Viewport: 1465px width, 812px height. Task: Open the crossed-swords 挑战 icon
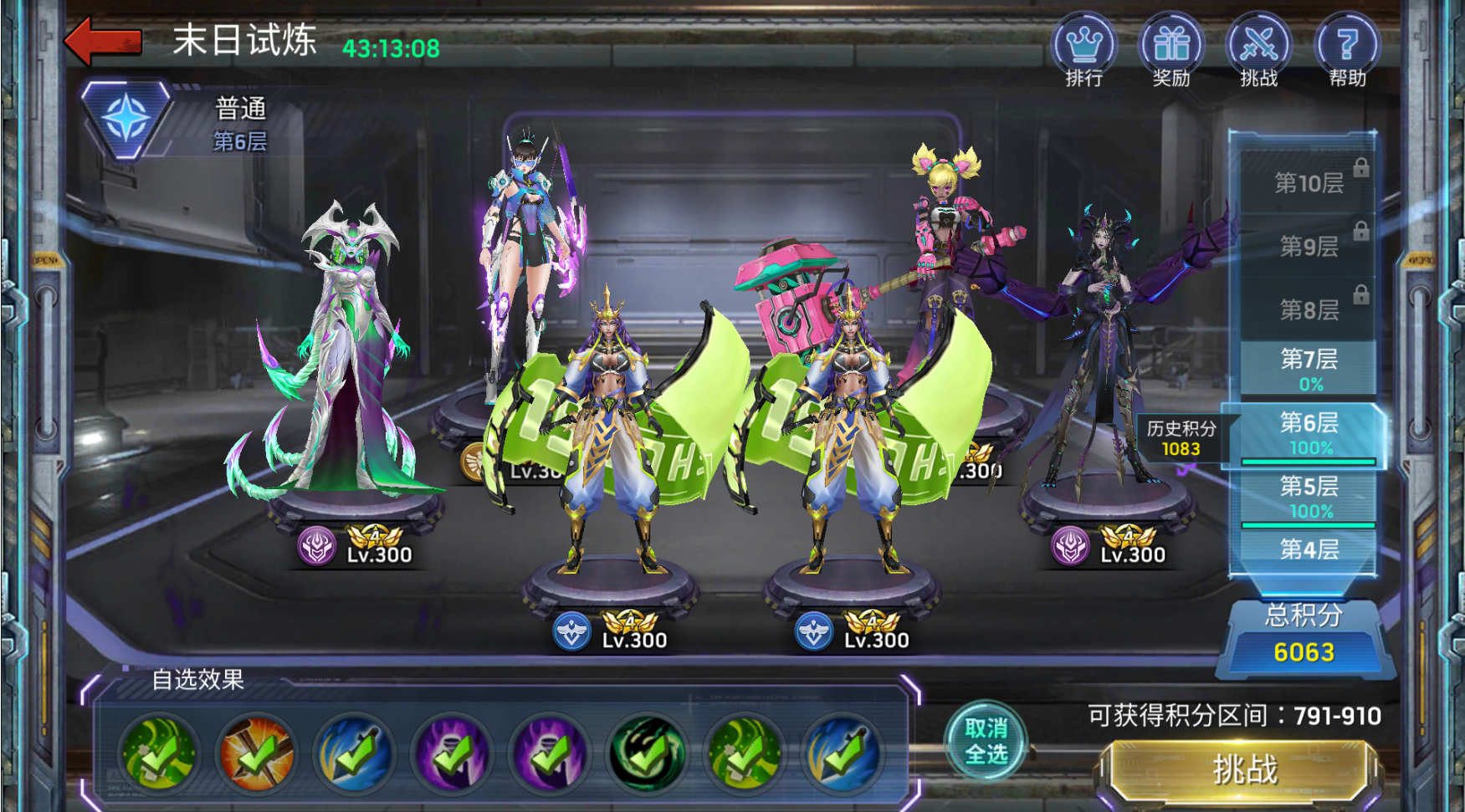pos(1258,49)
